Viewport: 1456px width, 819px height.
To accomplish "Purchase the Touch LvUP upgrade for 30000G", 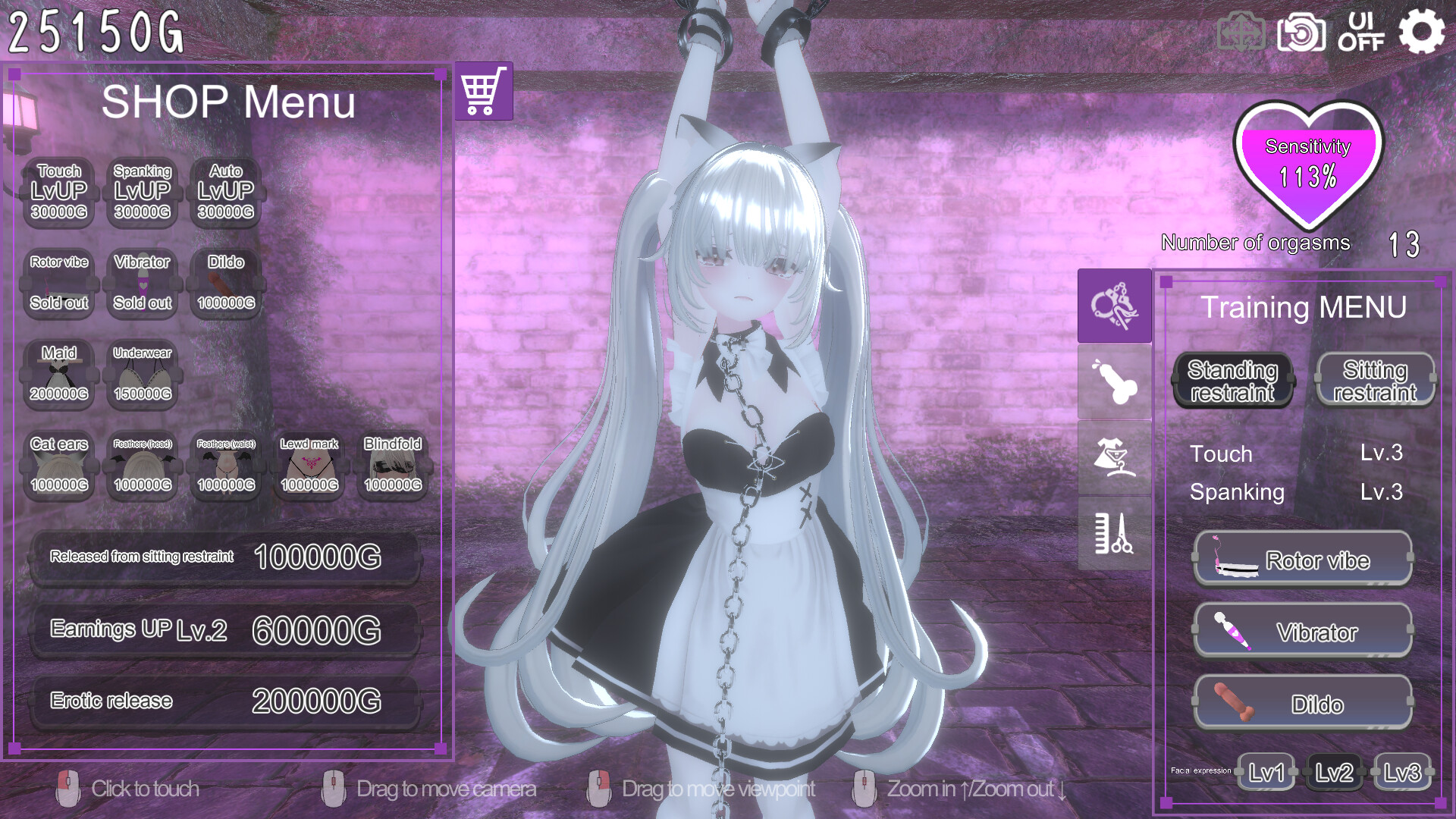I will [58, 192].
